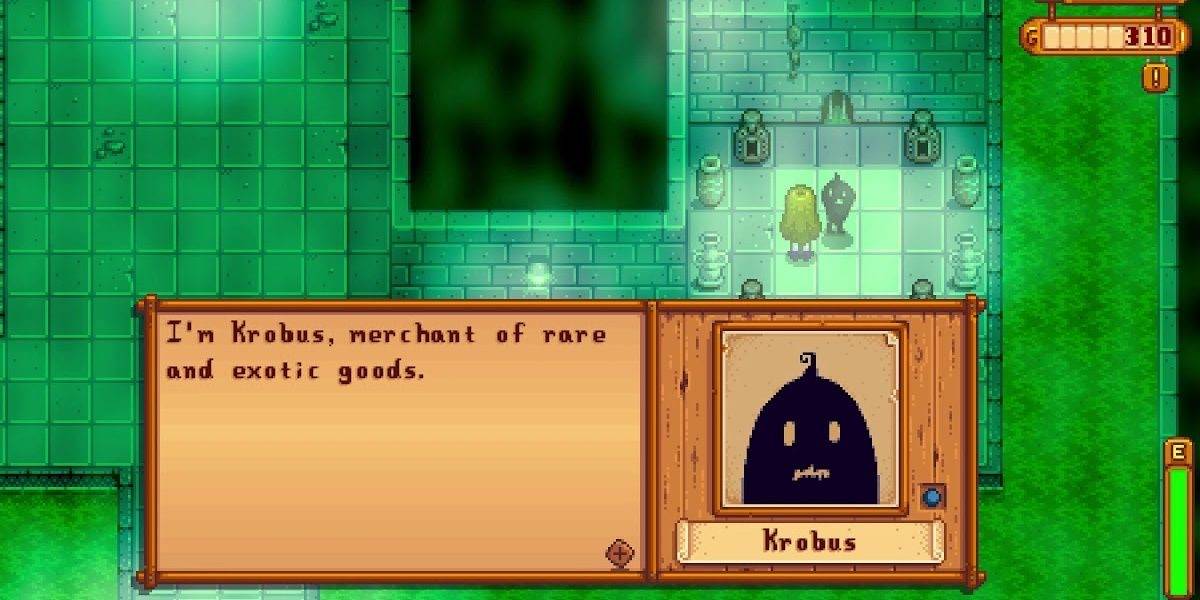Click the dialogue continue indicator icon
Screen dimensions: 1200x600
pos(619,553)
